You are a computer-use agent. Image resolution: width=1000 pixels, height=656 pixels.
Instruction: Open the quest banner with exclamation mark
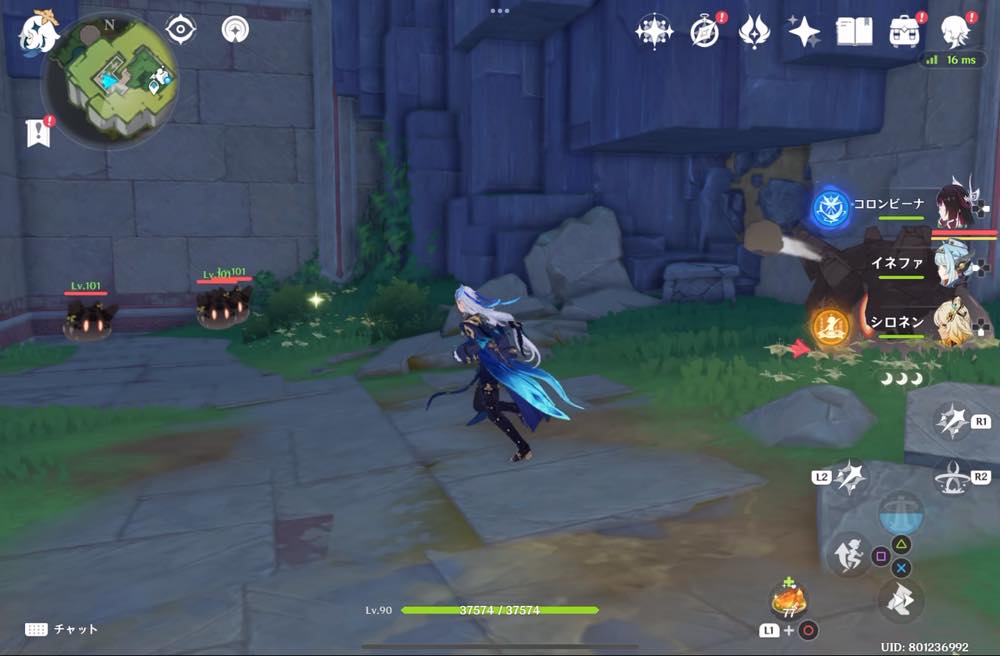point(38,132)
